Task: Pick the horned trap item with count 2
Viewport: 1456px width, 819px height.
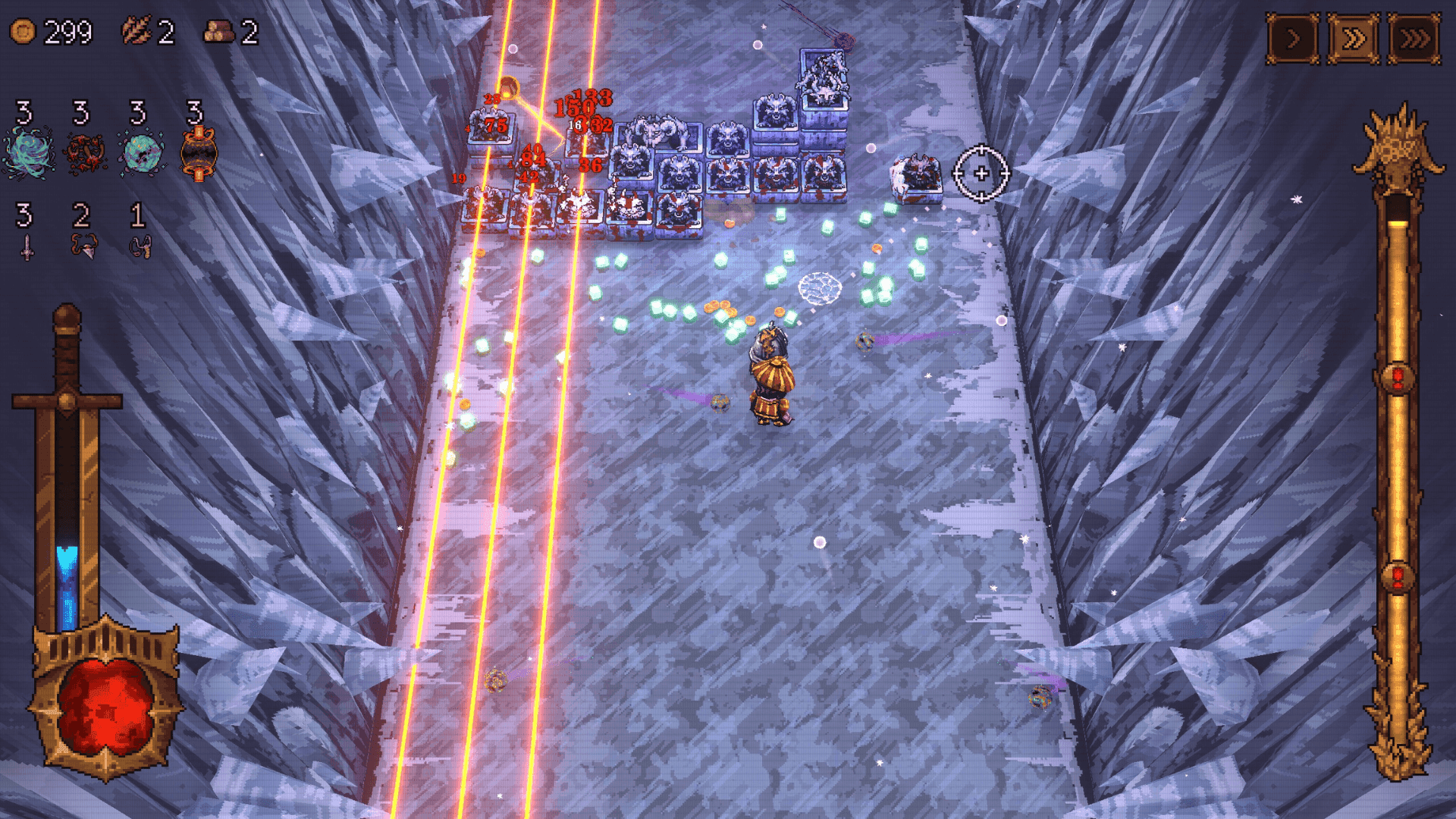Action: click(83, 244)
